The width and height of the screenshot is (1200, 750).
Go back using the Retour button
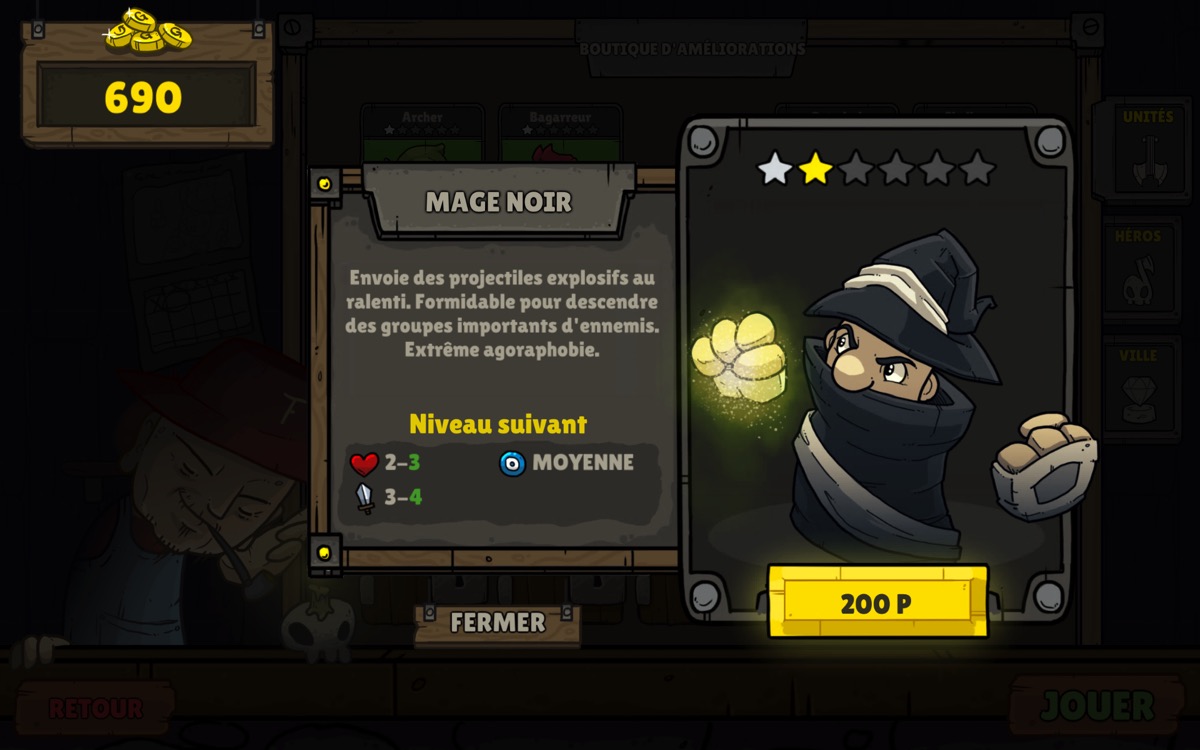click(95, 708)
